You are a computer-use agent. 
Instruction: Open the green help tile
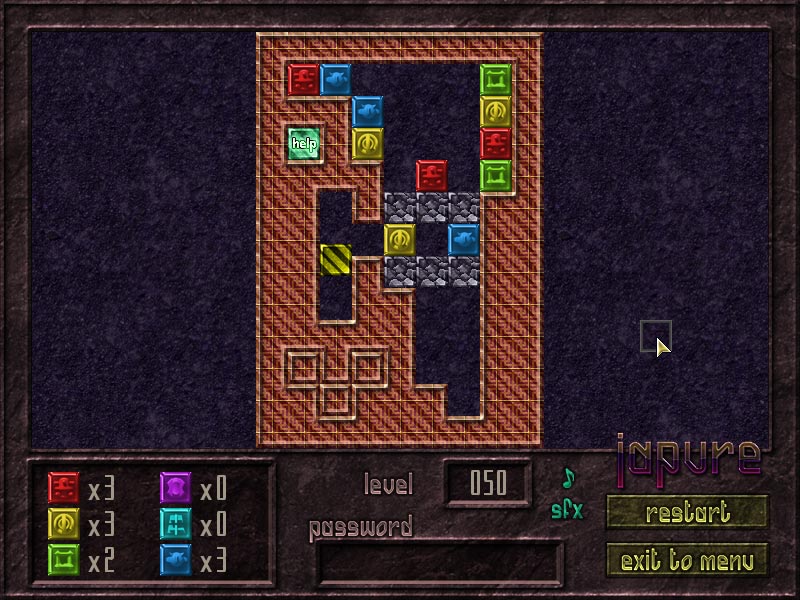click(x=304, y=143)
